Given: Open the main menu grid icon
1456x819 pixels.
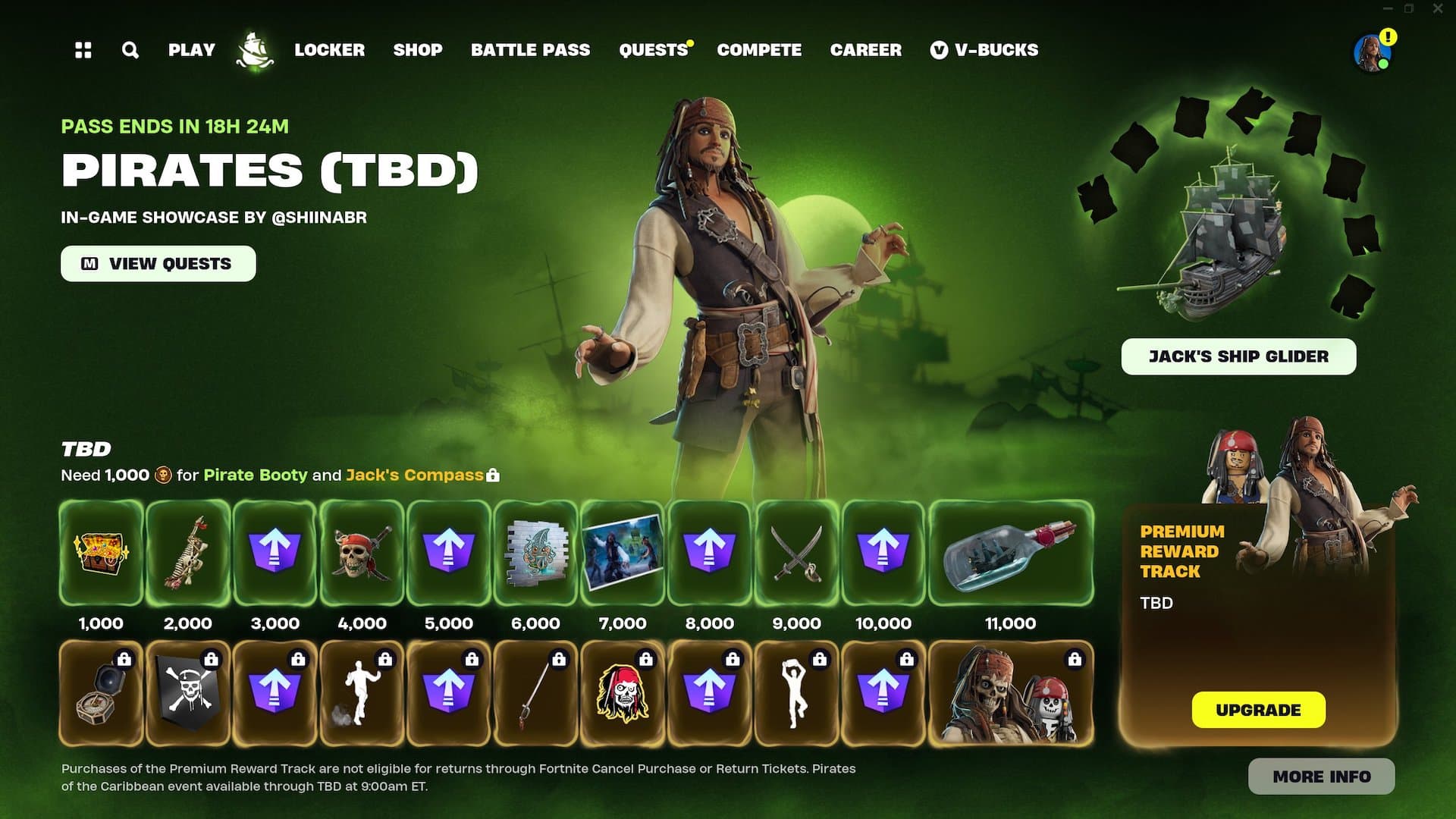Looking at the screenshot, I should [x=83, y=50].
